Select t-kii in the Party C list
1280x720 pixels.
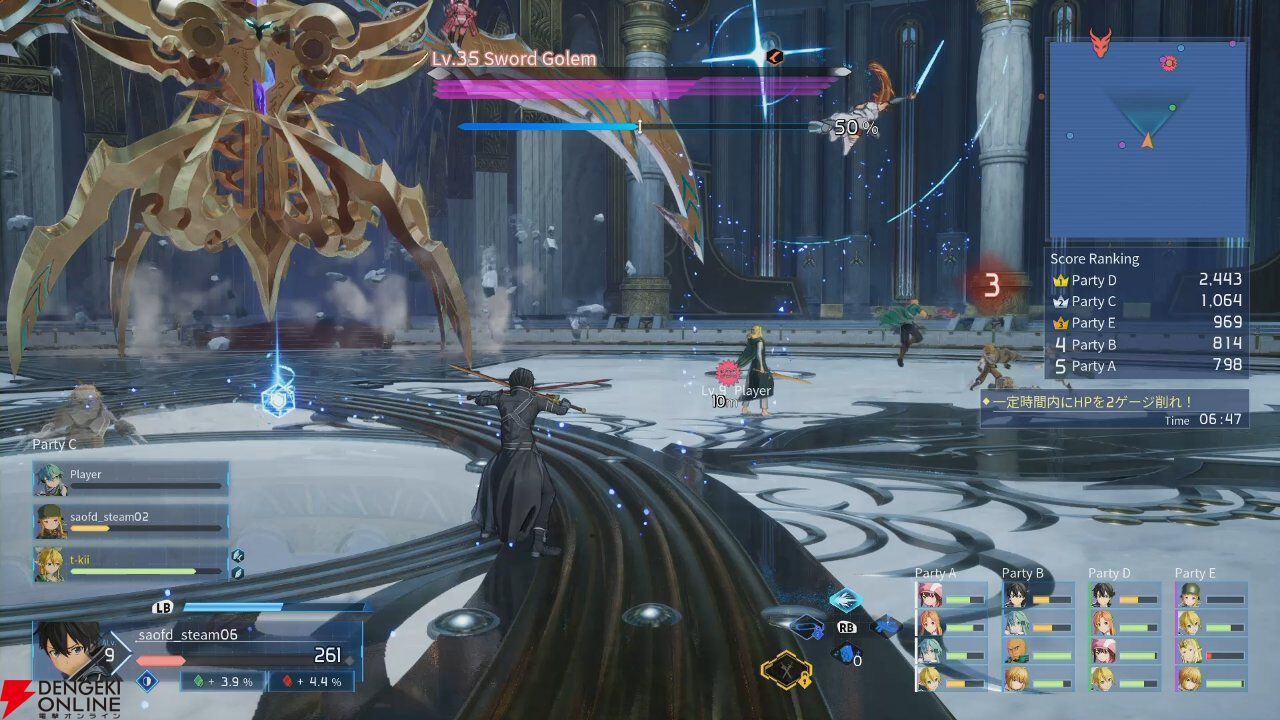pyautogui.click(x=130, y=564)
